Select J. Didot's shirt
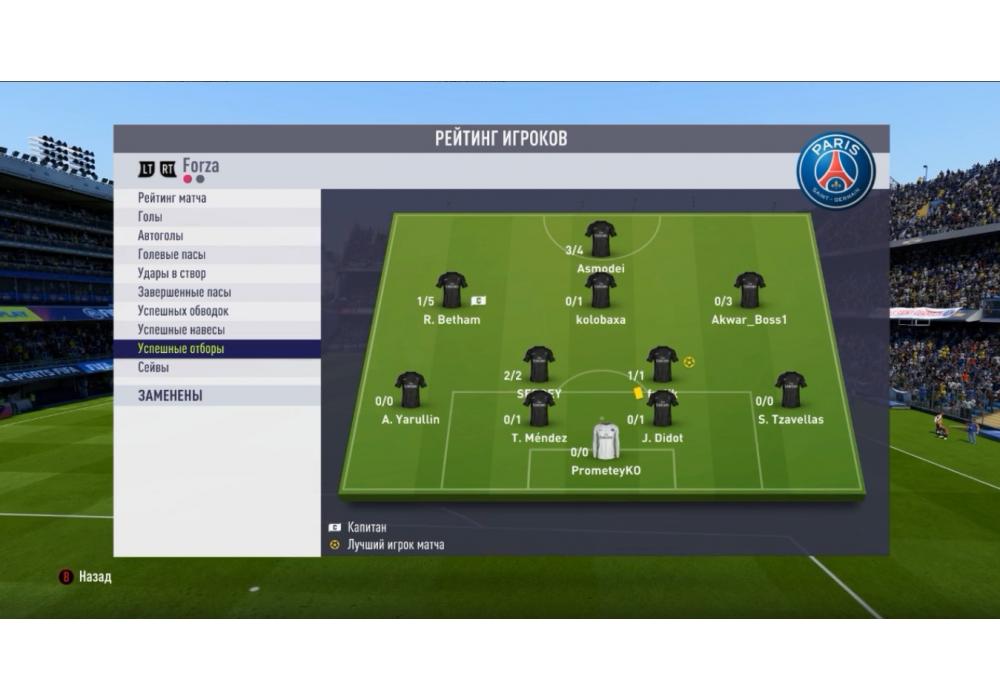 pos(662,408)
